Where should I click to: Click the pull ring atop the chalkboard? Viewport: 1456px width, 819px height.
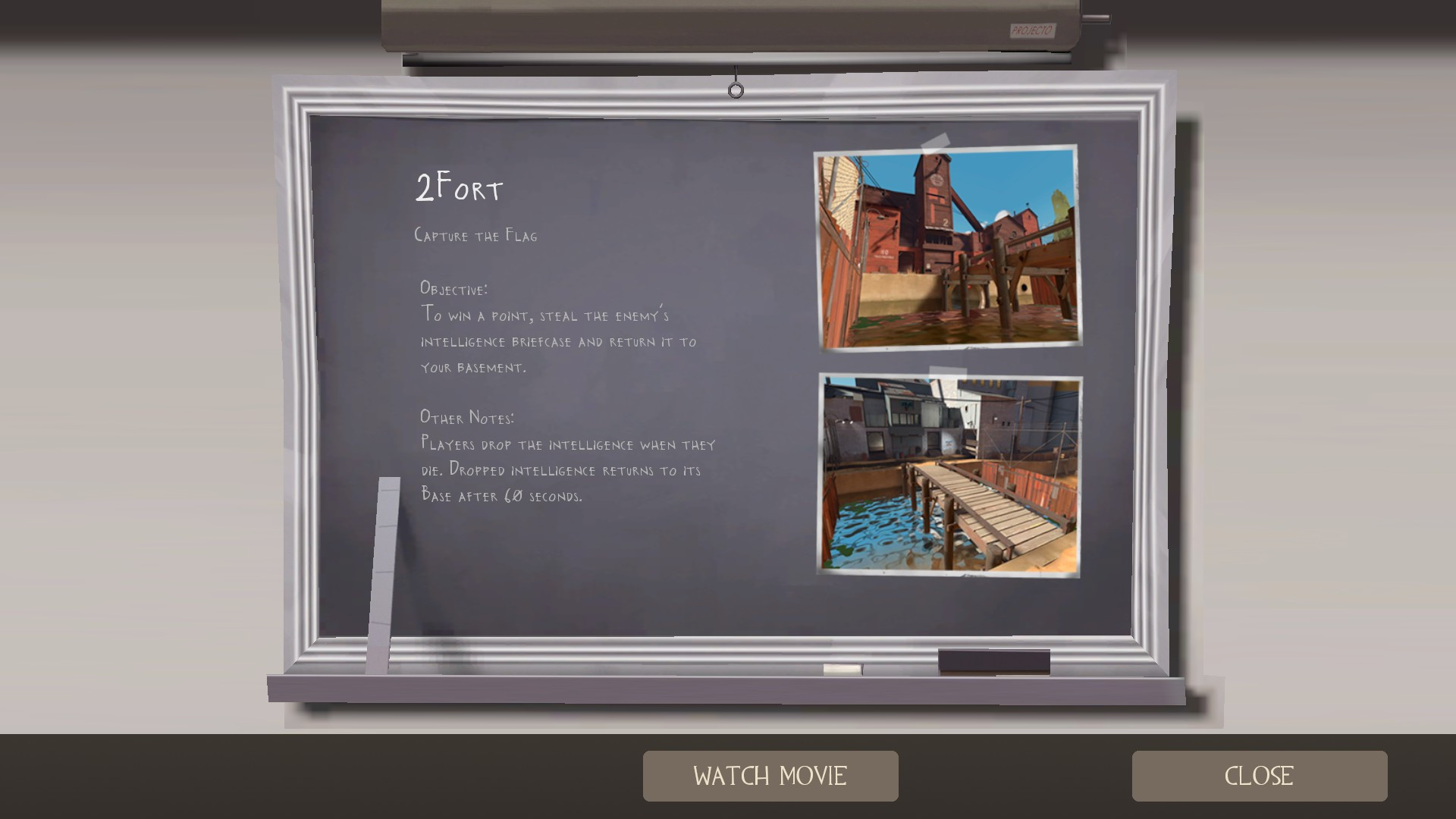click(735, 89)
